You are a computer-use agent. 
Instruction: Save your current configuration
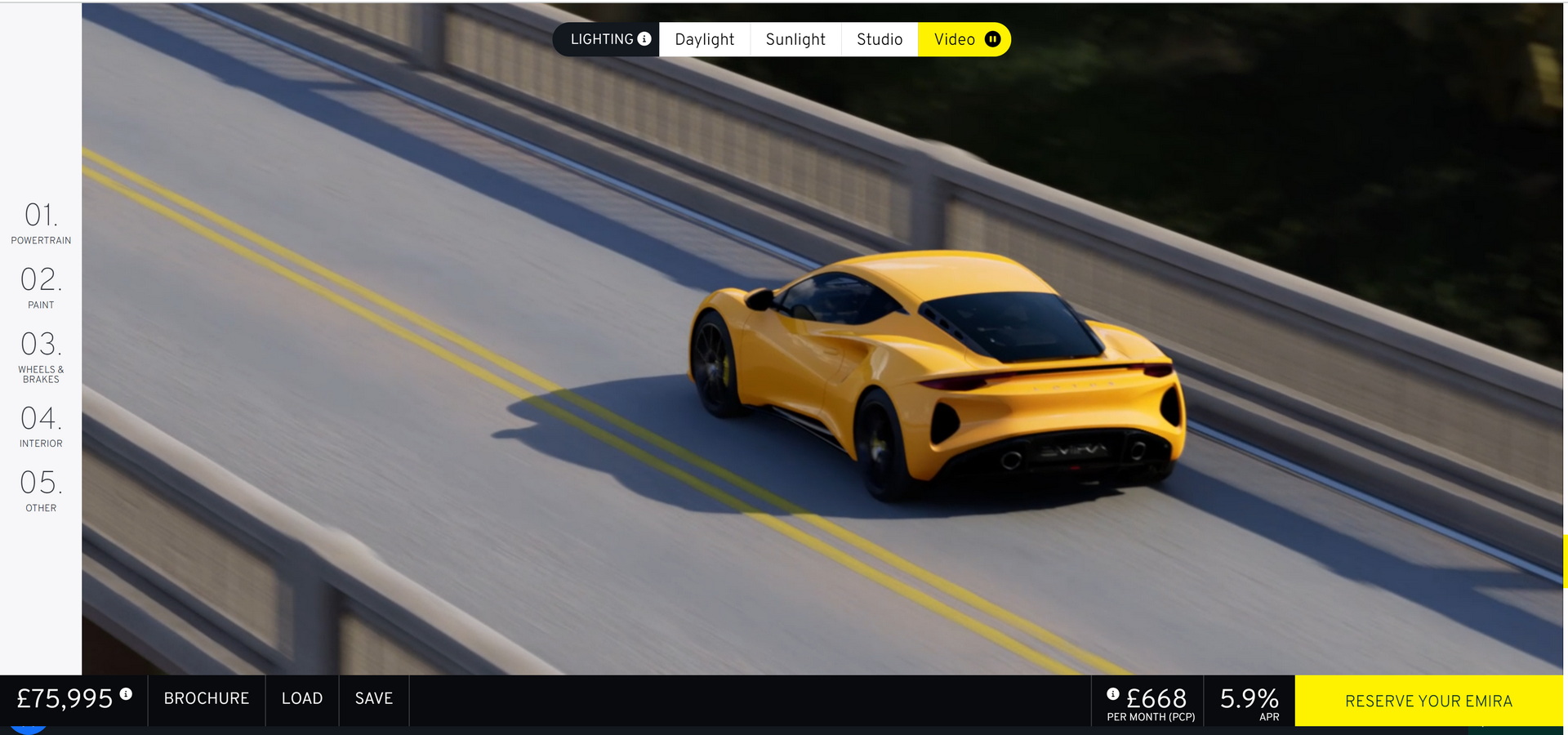click(374, 699)
